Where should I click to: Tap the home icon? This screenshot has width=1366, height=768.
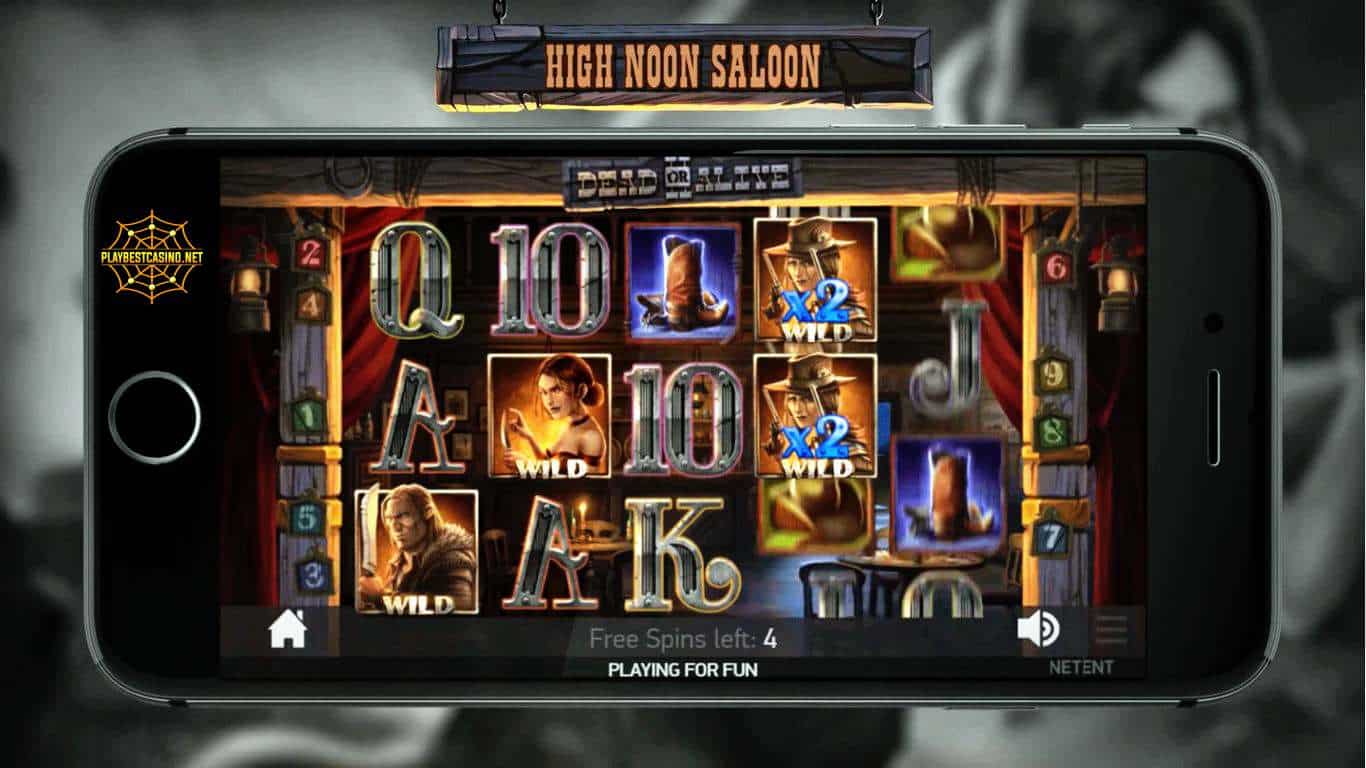click(287, 630)
